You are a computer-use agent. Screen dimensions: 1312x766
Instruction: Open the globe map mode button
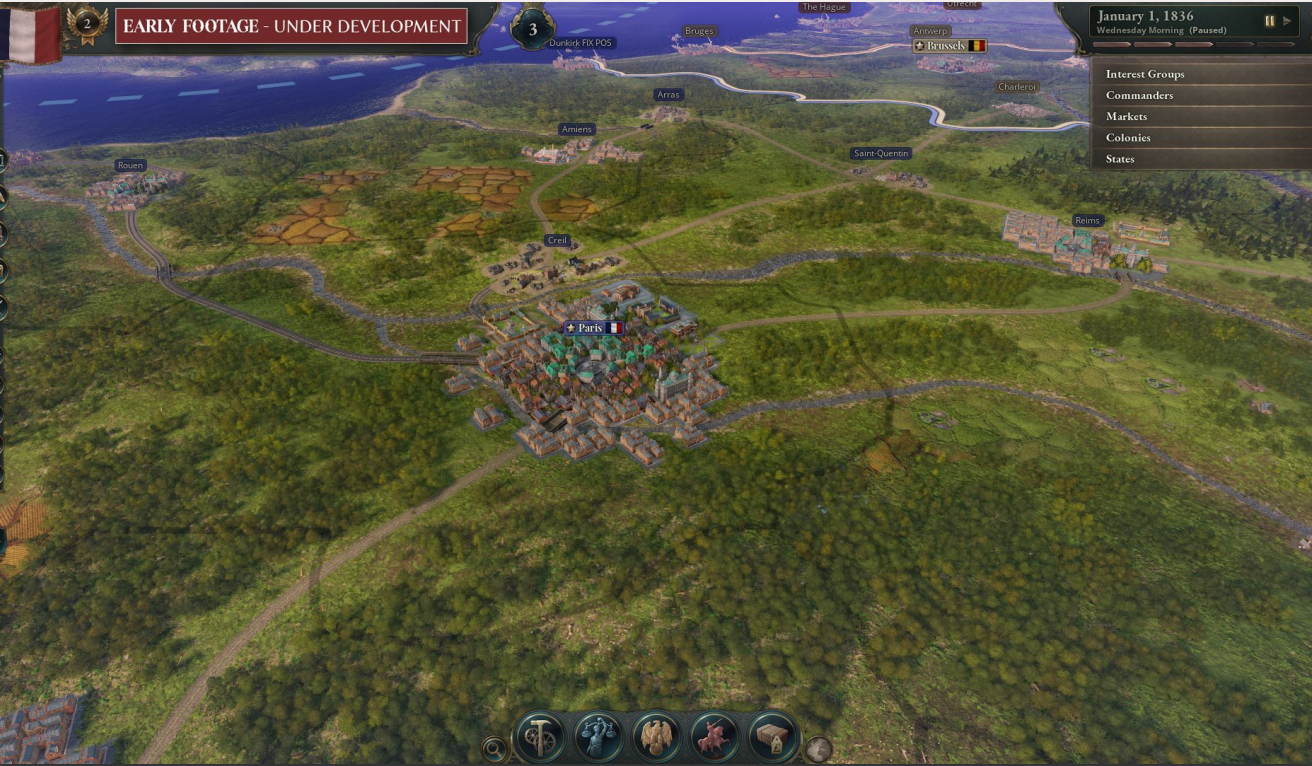click(818, 747)
